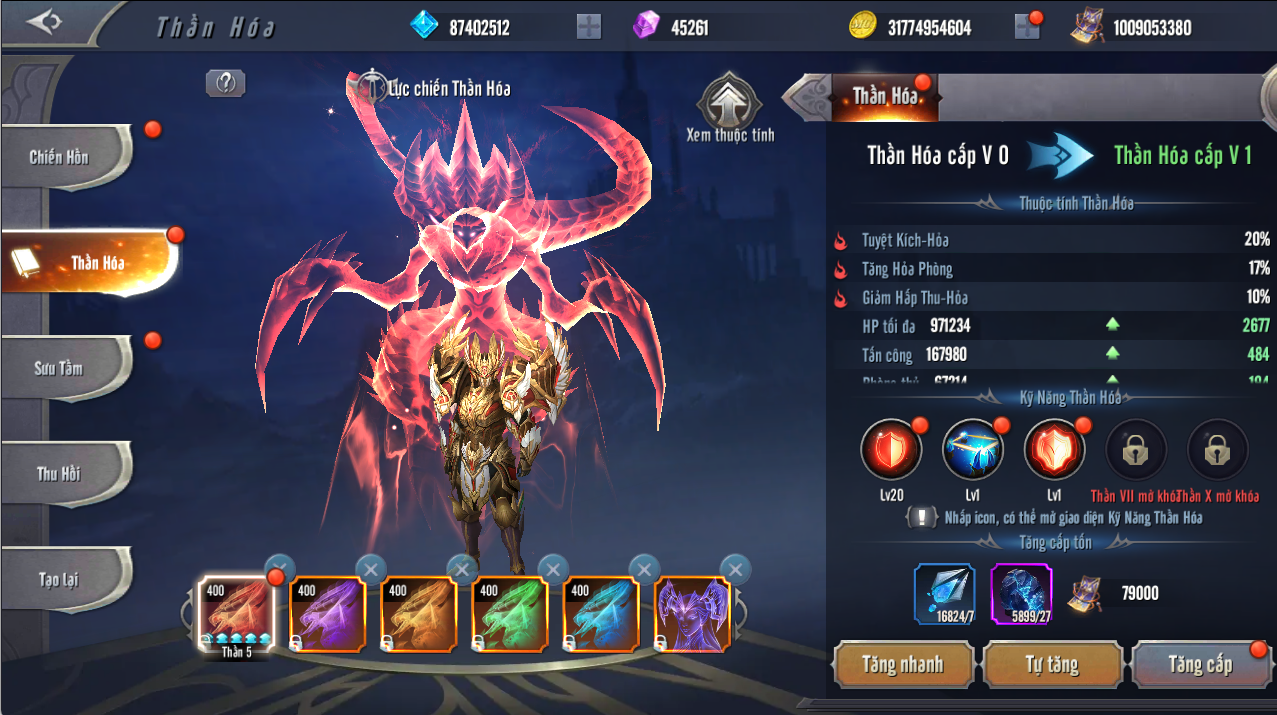1277x715 pixels.
Task: Select the Thần Hóa header tab
Action: [x=885, y=96]
